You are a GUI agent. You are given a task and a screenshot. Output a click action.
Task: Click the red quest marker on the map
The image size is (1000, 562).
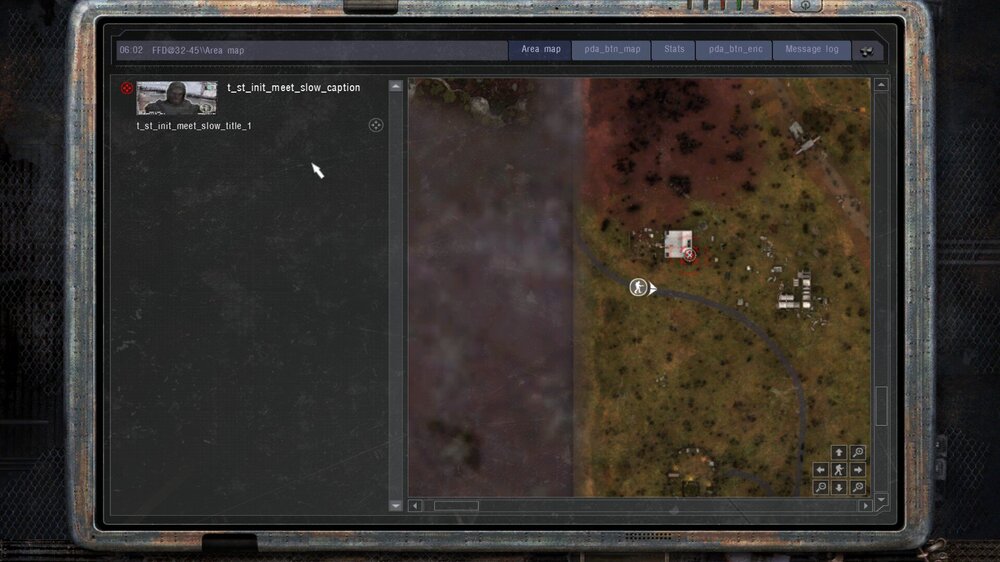pyautogui.click(x=689, y=256)
